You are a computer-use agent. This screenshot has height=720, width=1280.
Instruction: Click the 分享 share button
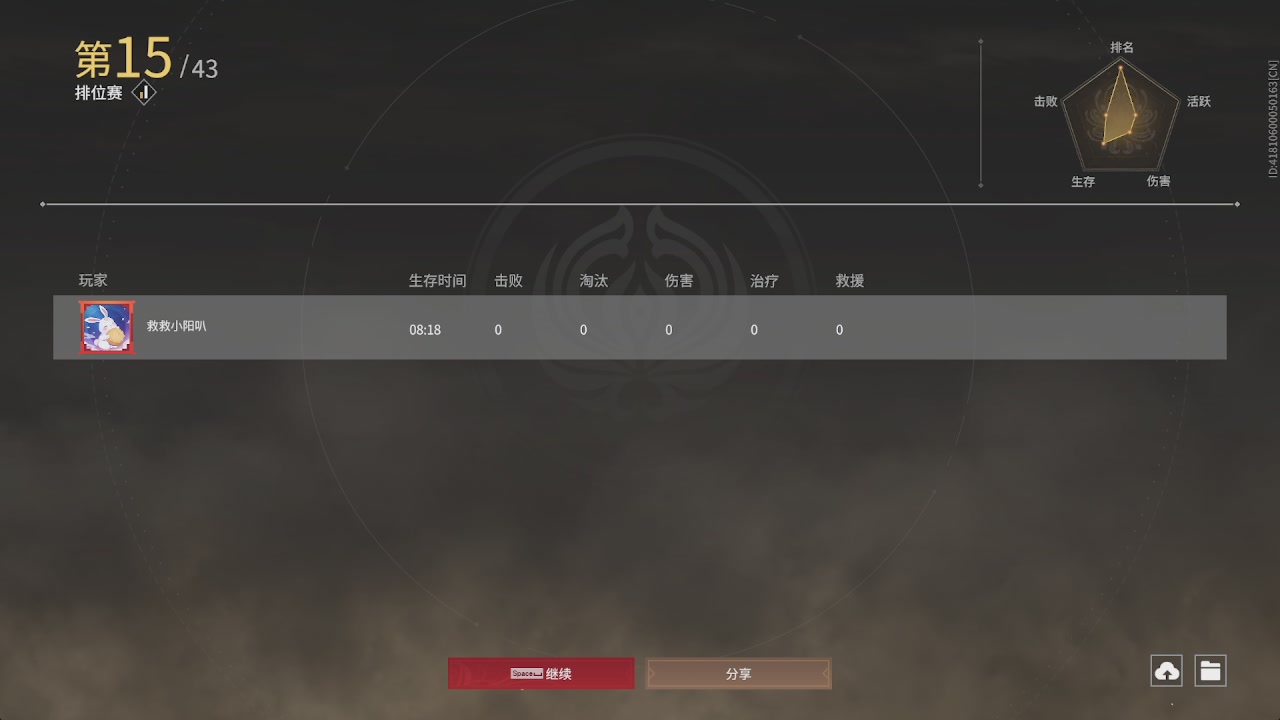[x=738, y=673]
